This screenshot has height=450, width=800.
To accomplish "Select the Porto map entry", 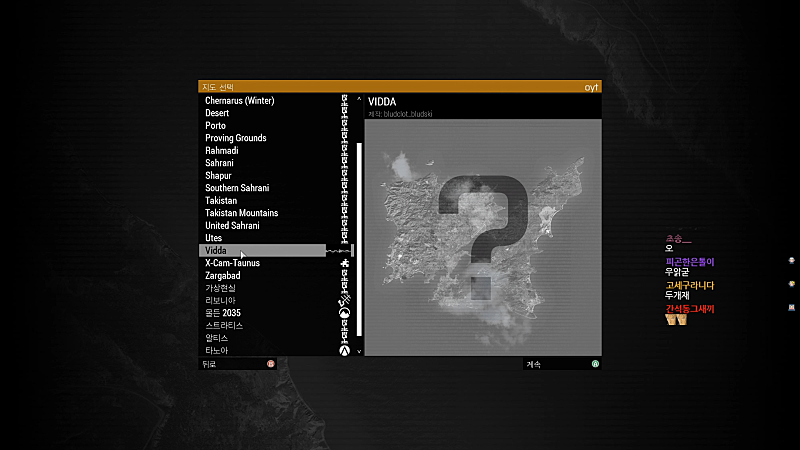I will coord(215,126).
